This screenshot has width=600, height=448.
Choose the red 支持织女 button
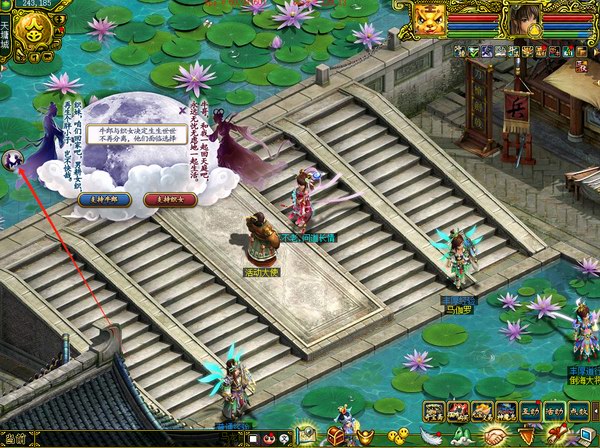(167, 199)
